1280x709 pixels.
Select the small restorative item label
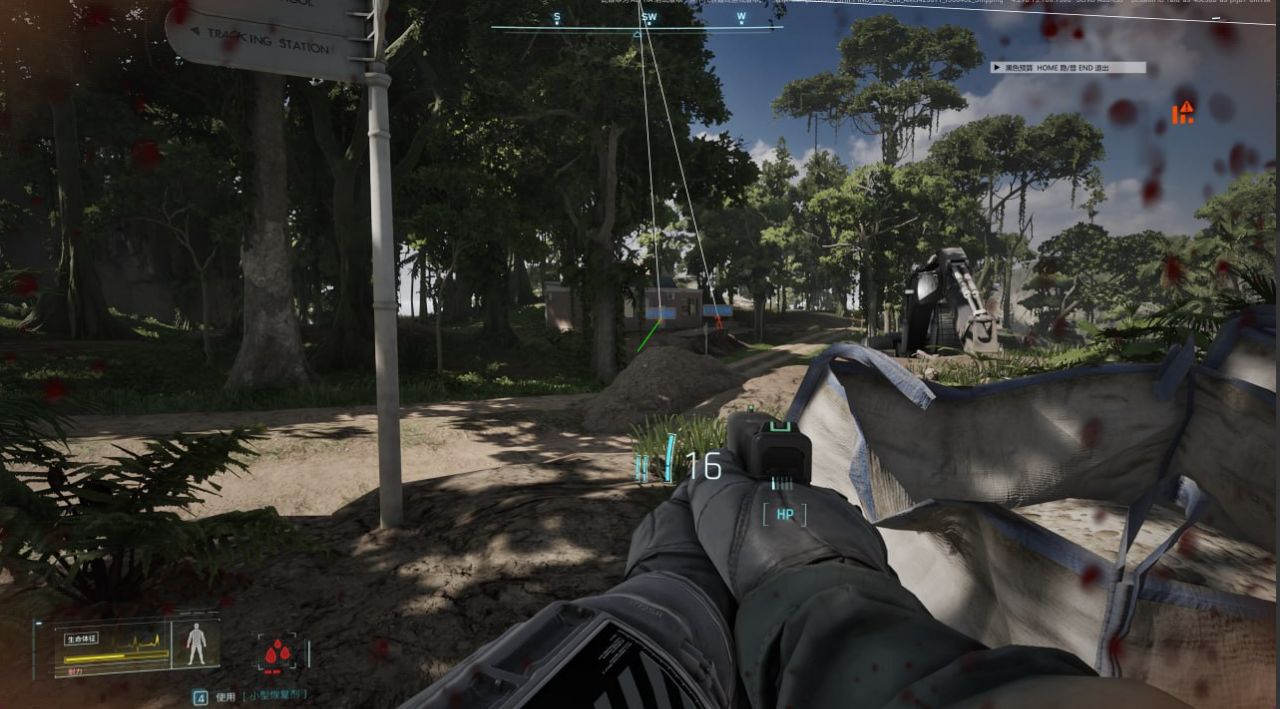tap(275, 695)
